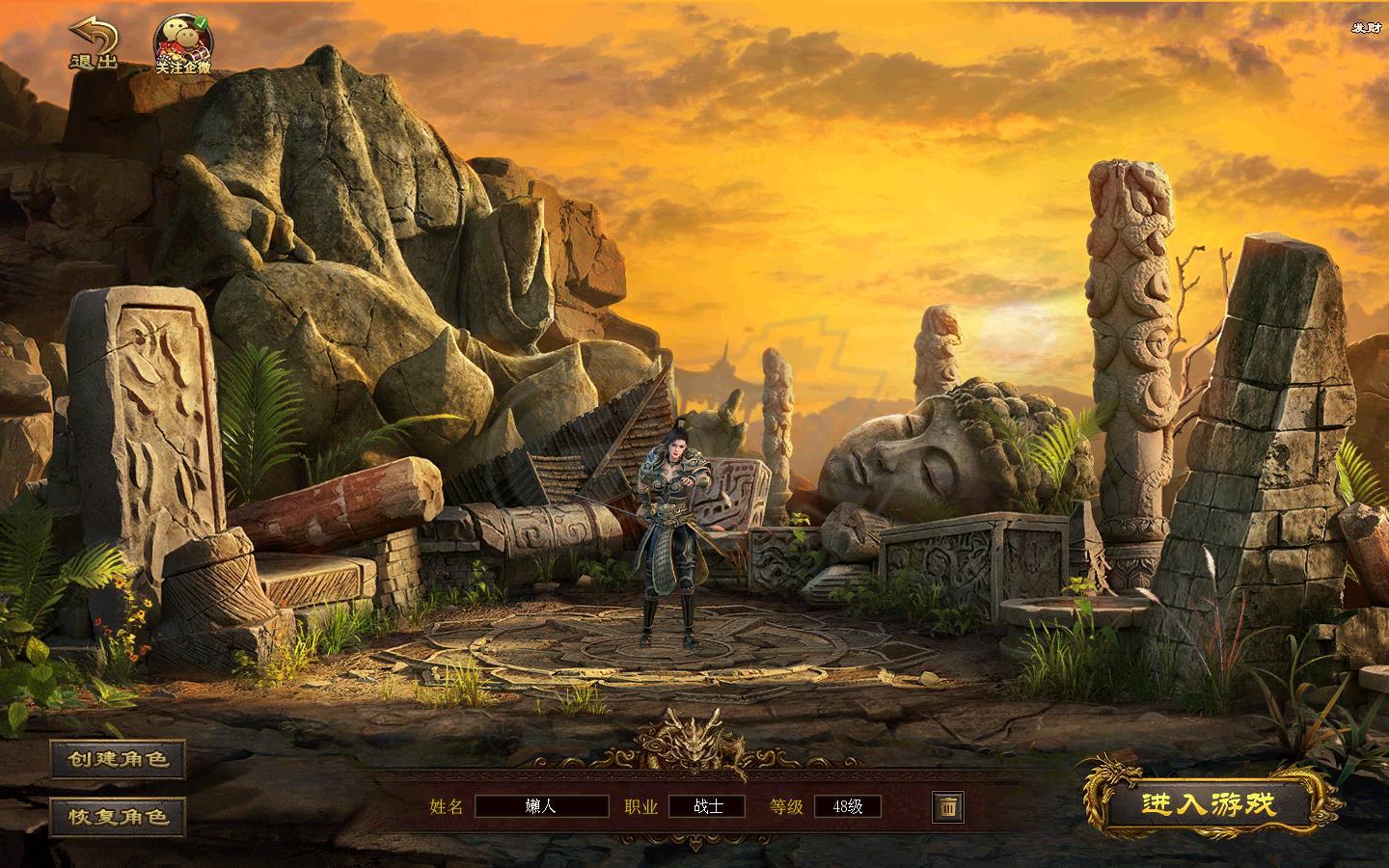Image resolution: width=1389 pixels, height=868 pixels.
Task: Open the 关注企微 follow icon
Action: click(183, 45)
